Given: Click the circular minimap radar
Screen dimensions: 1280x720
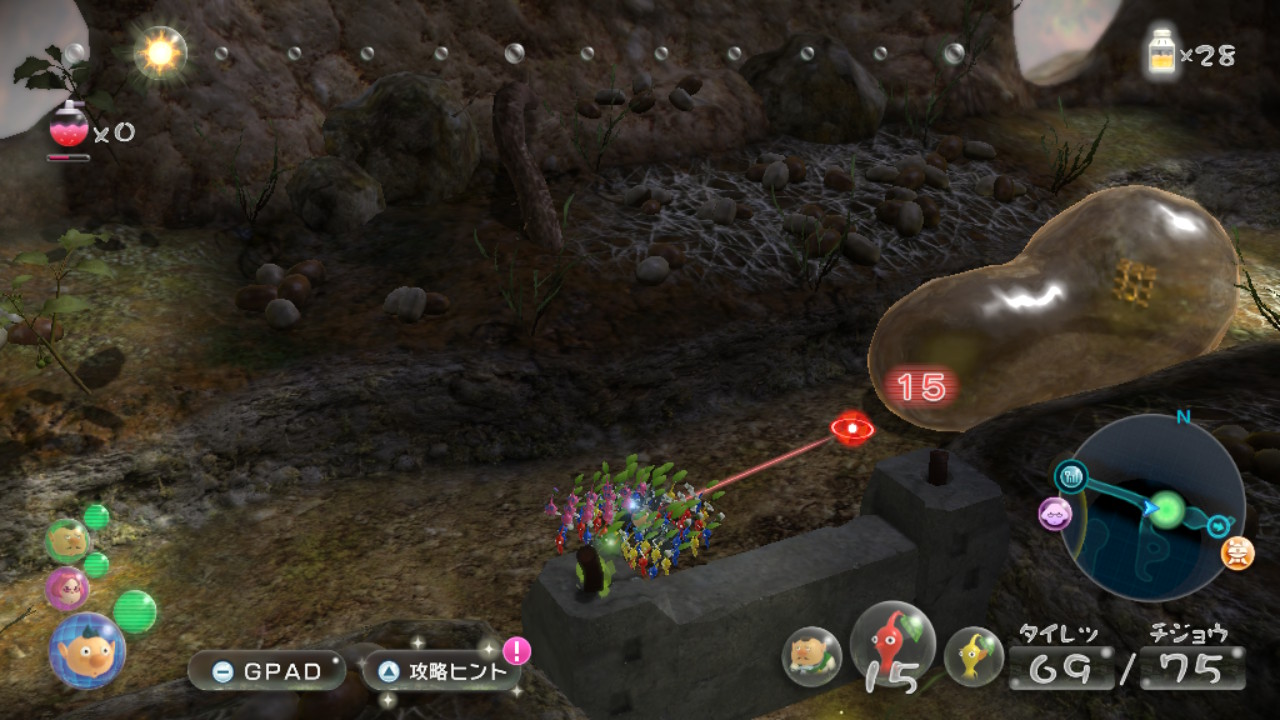Looking at the screenshot, I should [x=1152, y=507].
